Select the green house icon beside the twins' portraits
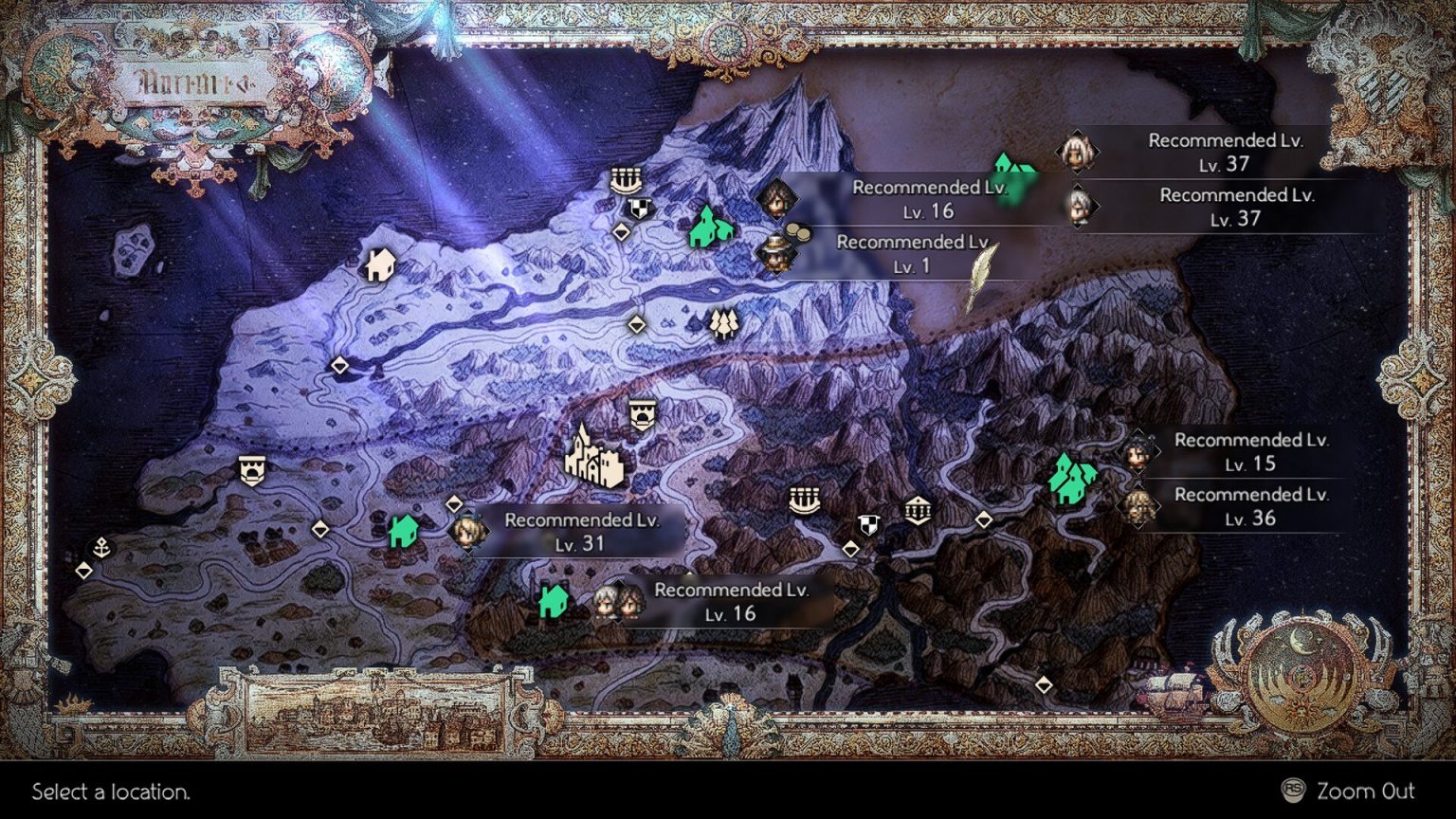Screen dimensions: 1456x819 pyautogui.click(x=555, y=600)
